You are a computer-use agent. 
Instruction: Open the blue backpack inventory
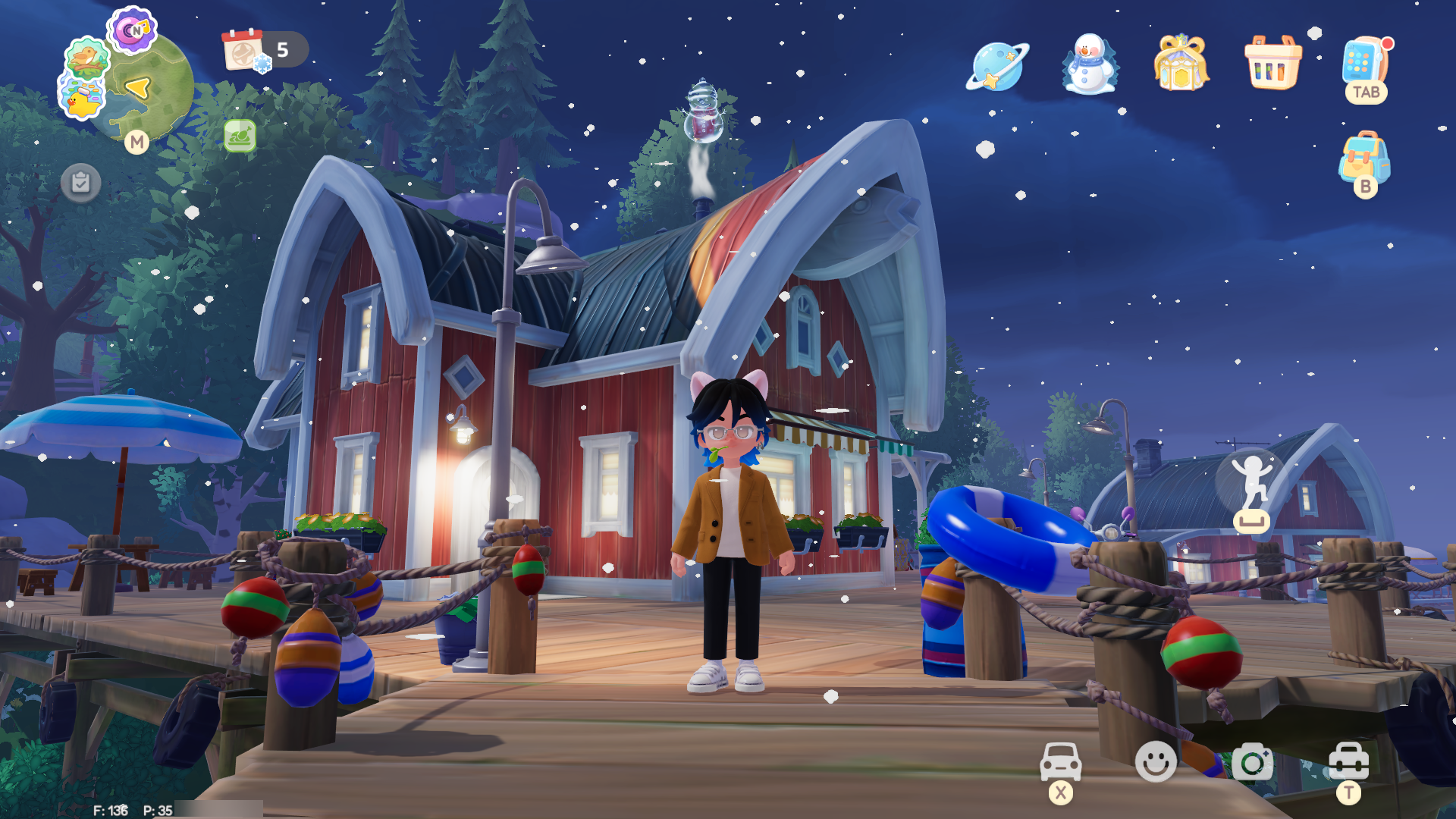(x=1364, y=158)
